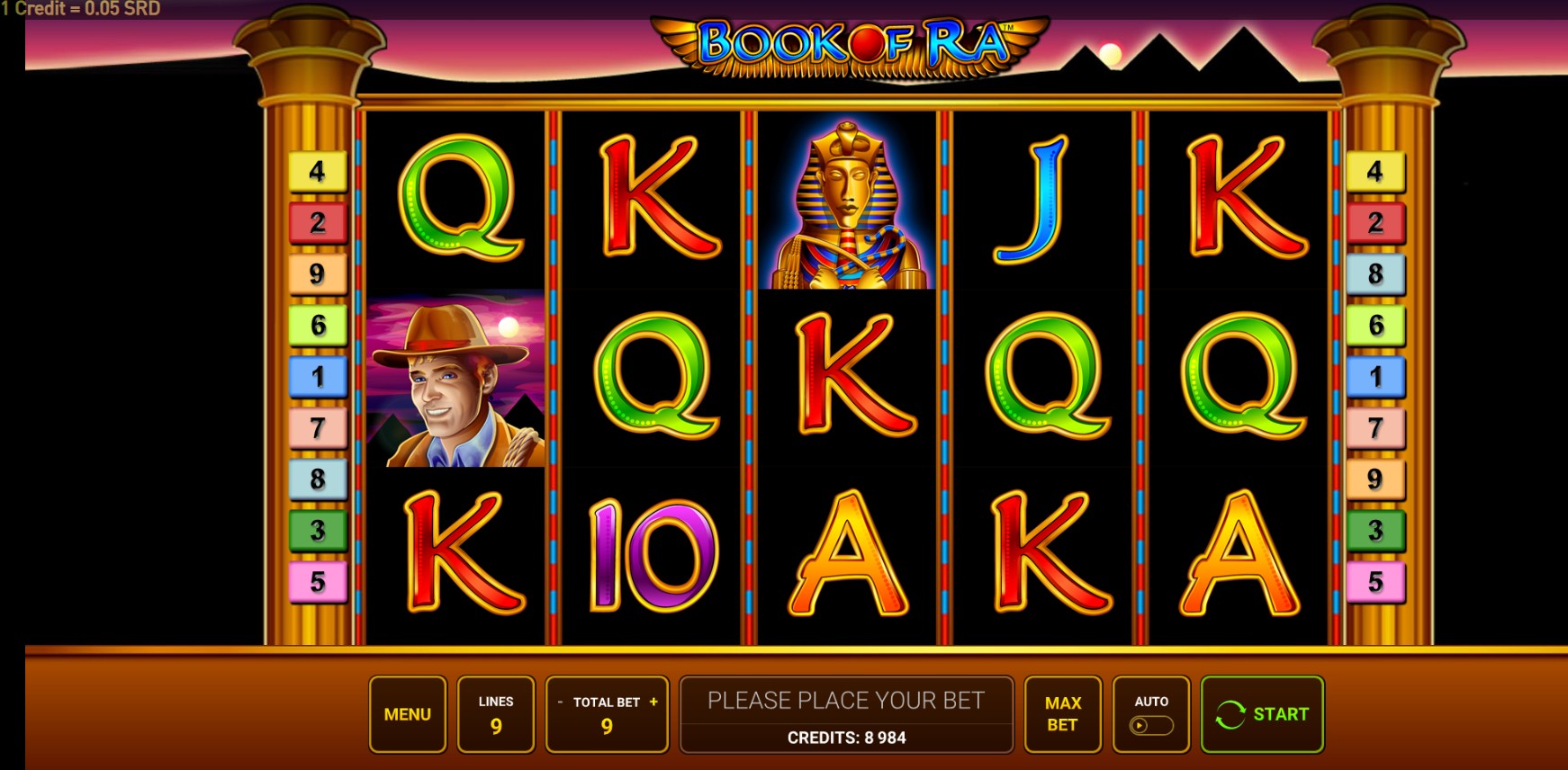Open the game MENU
This screenshot has width=1568, height=770.
[407, 714]
